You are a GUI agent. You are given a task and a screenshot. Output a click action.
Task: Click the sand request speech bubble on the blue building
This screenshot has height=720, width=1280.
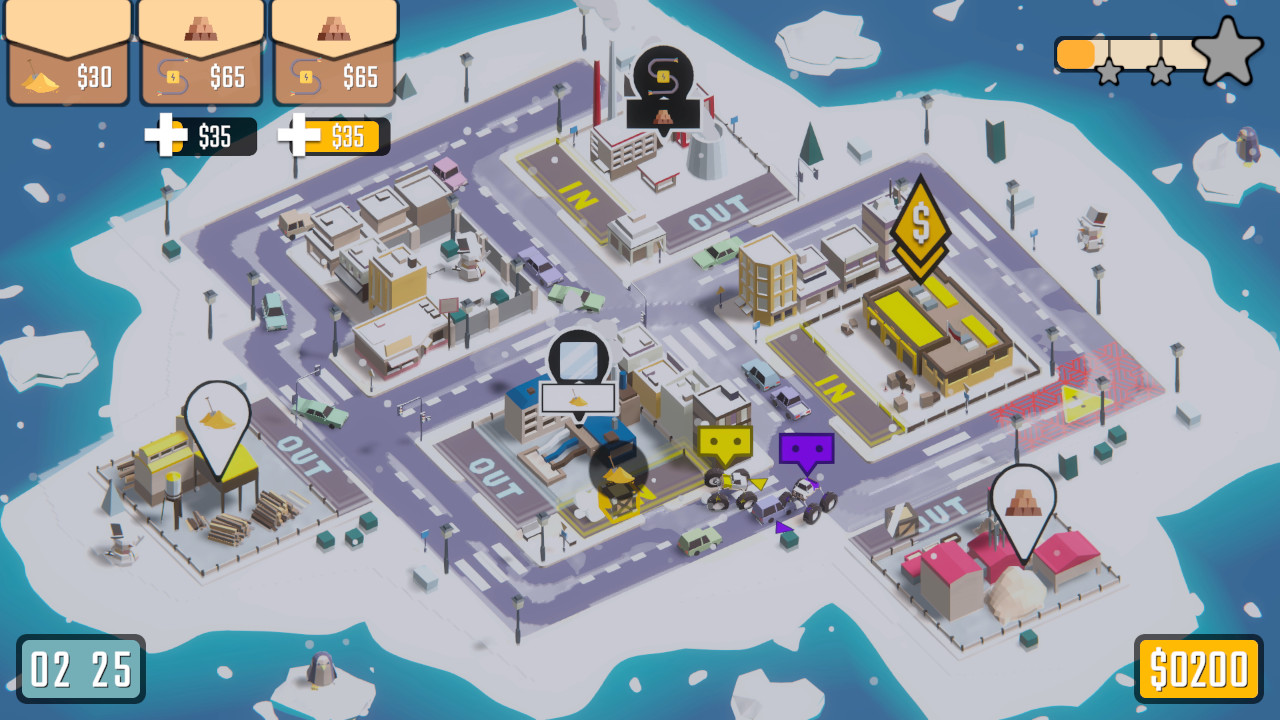(578, 396)
